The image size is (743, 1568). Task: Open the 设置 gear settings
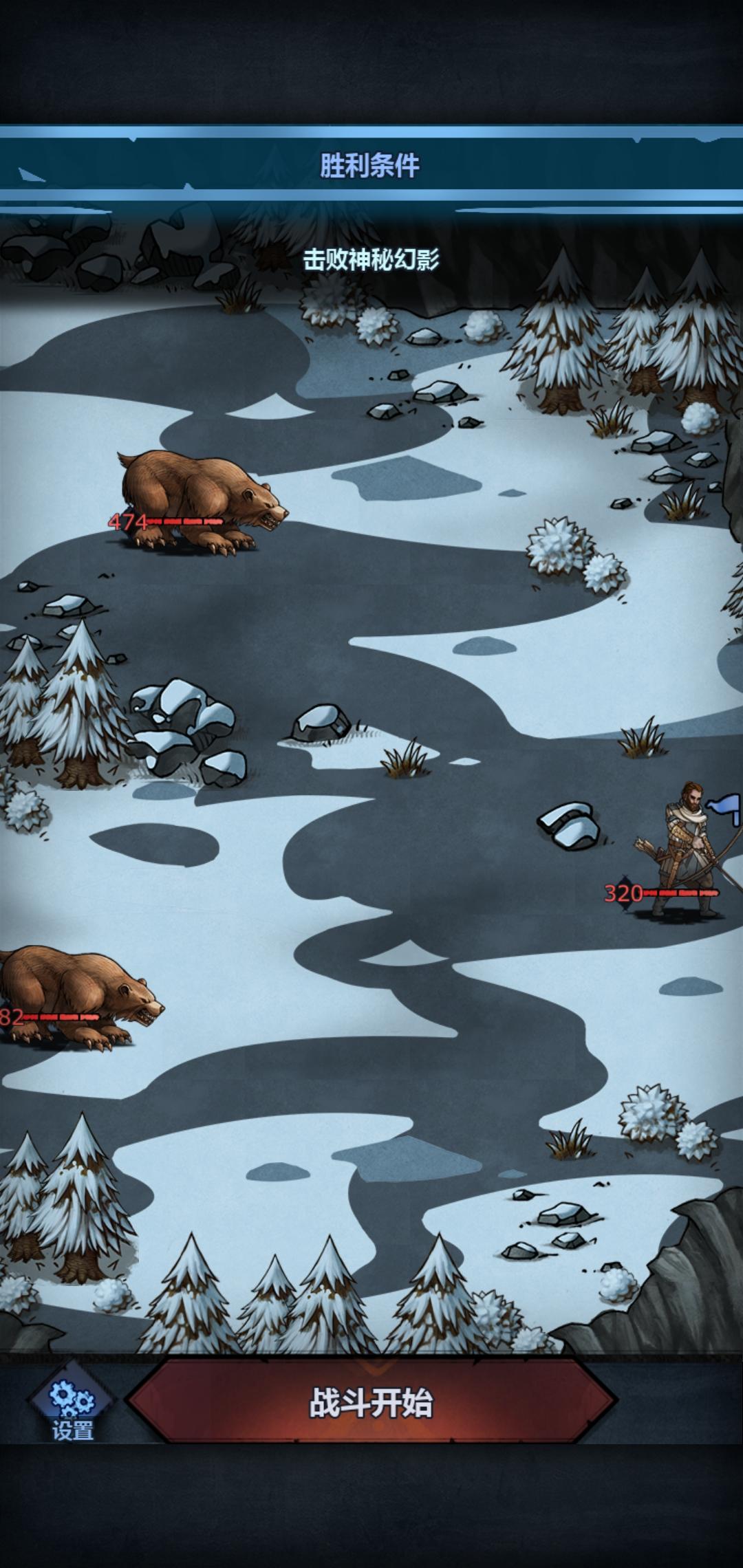click(x=72, y=1404)
